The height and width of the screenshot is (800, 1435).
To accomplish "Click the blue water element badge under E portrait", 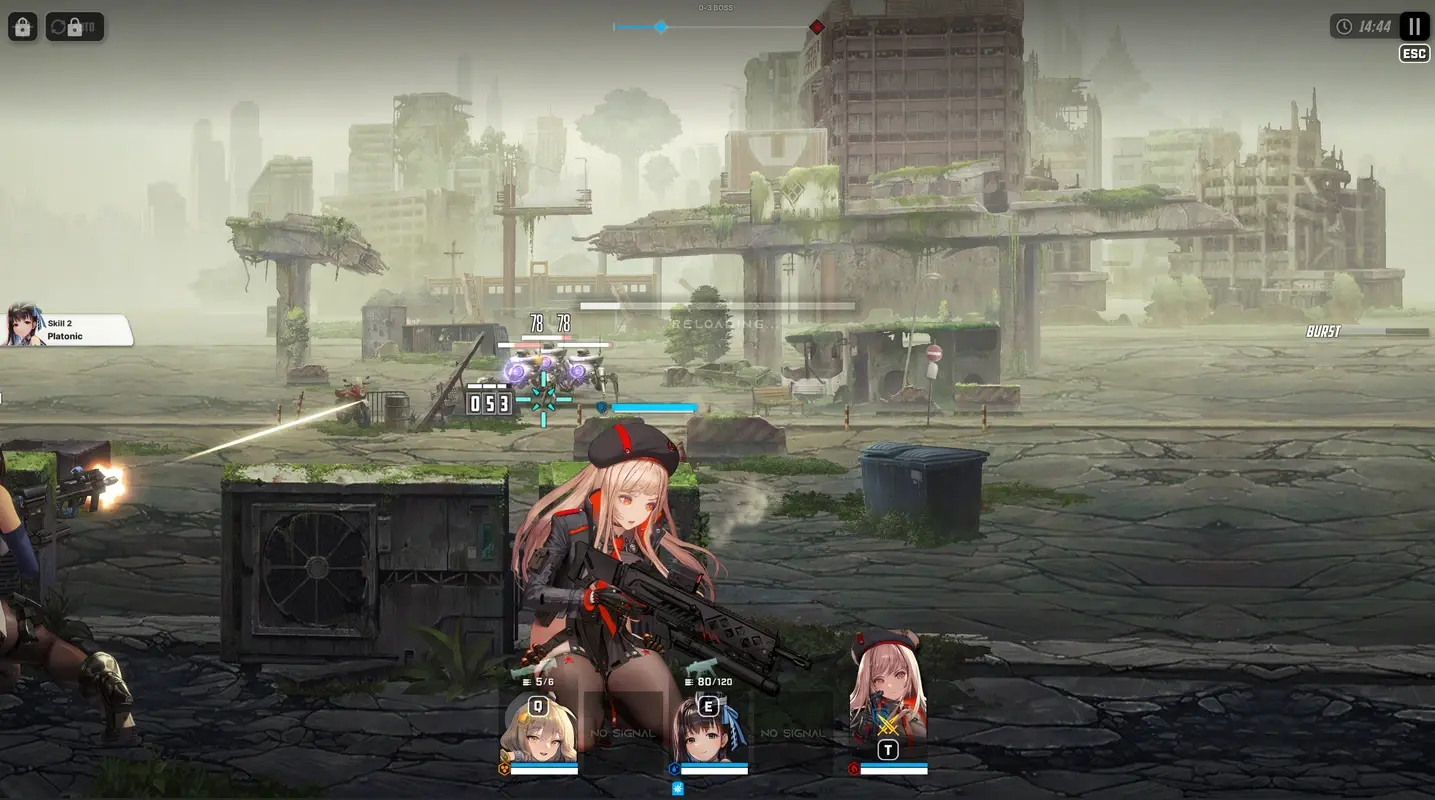I will [x=675, y=768].
